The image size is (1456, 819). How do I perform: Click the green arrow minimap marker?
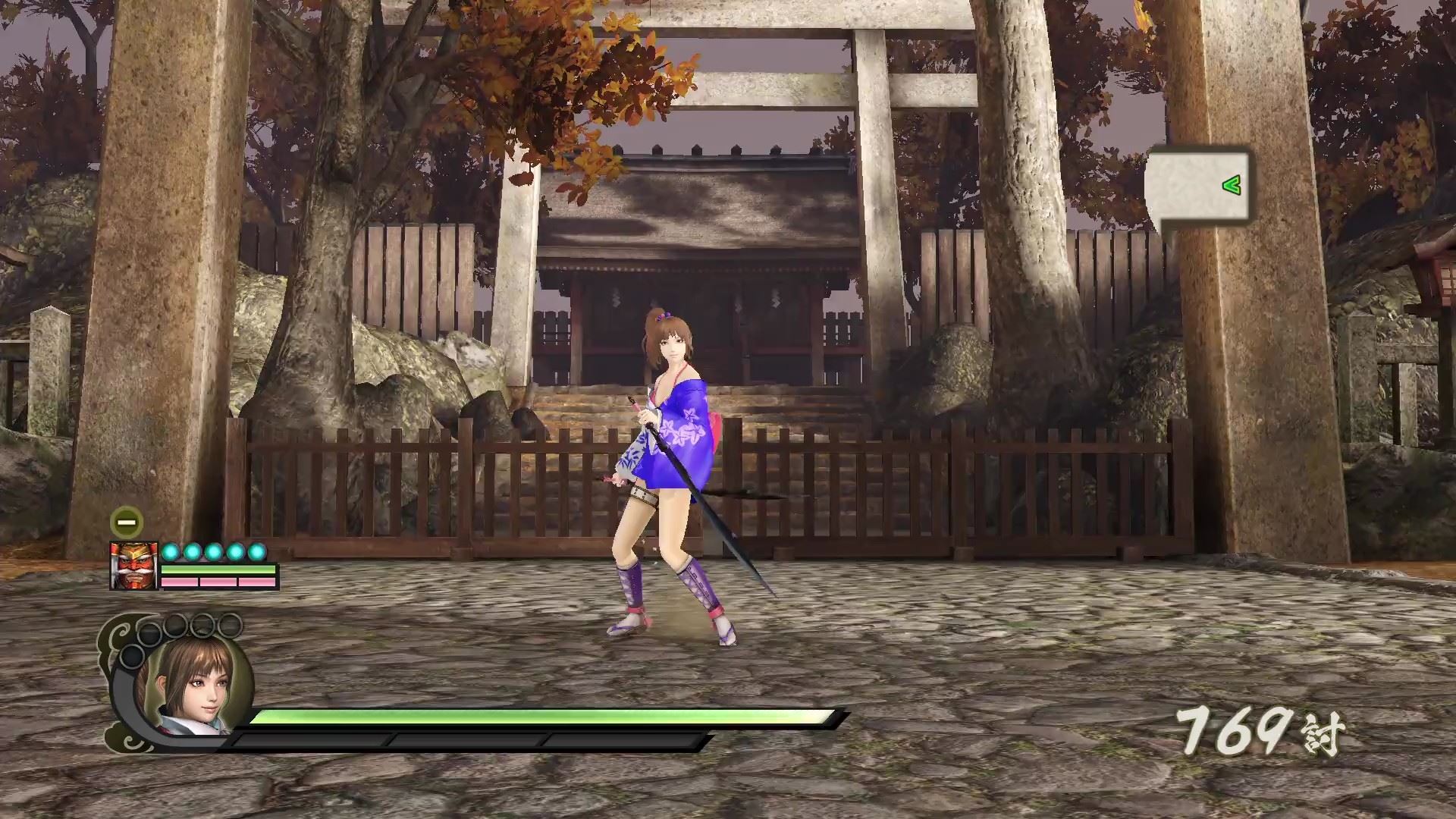1231,184
